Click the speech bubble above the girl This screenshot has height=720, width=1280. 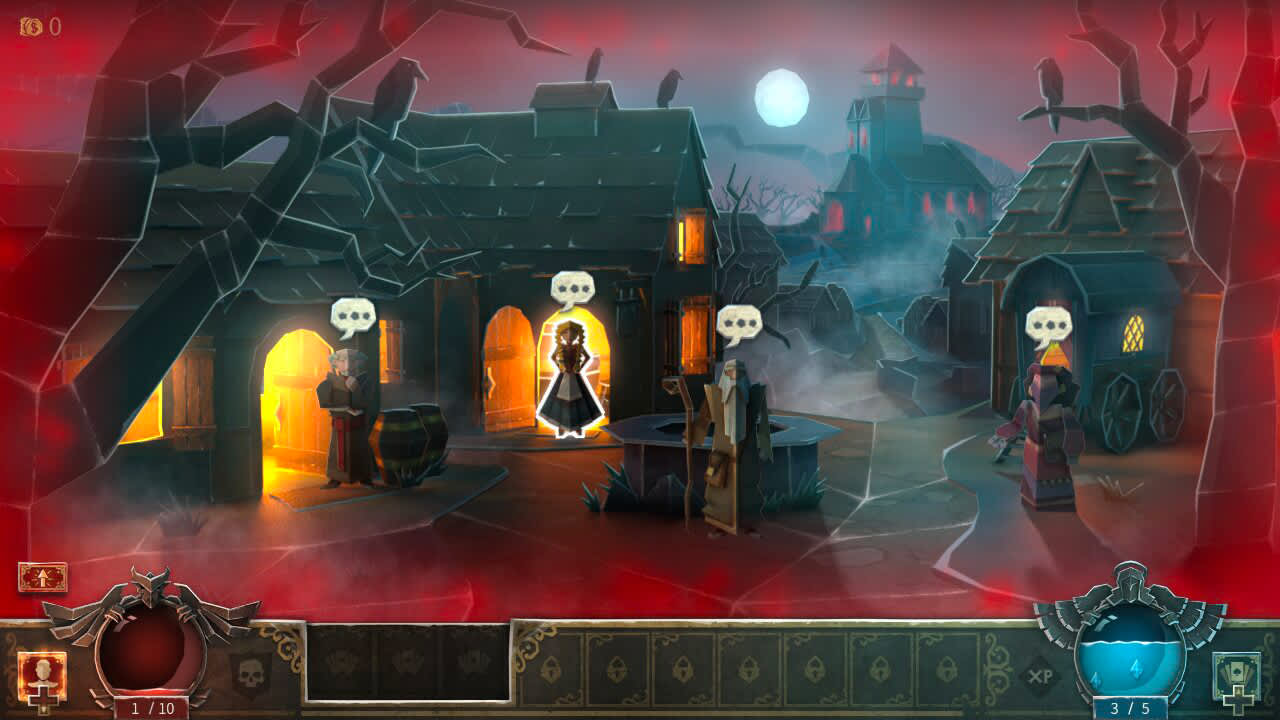[572, 289]
